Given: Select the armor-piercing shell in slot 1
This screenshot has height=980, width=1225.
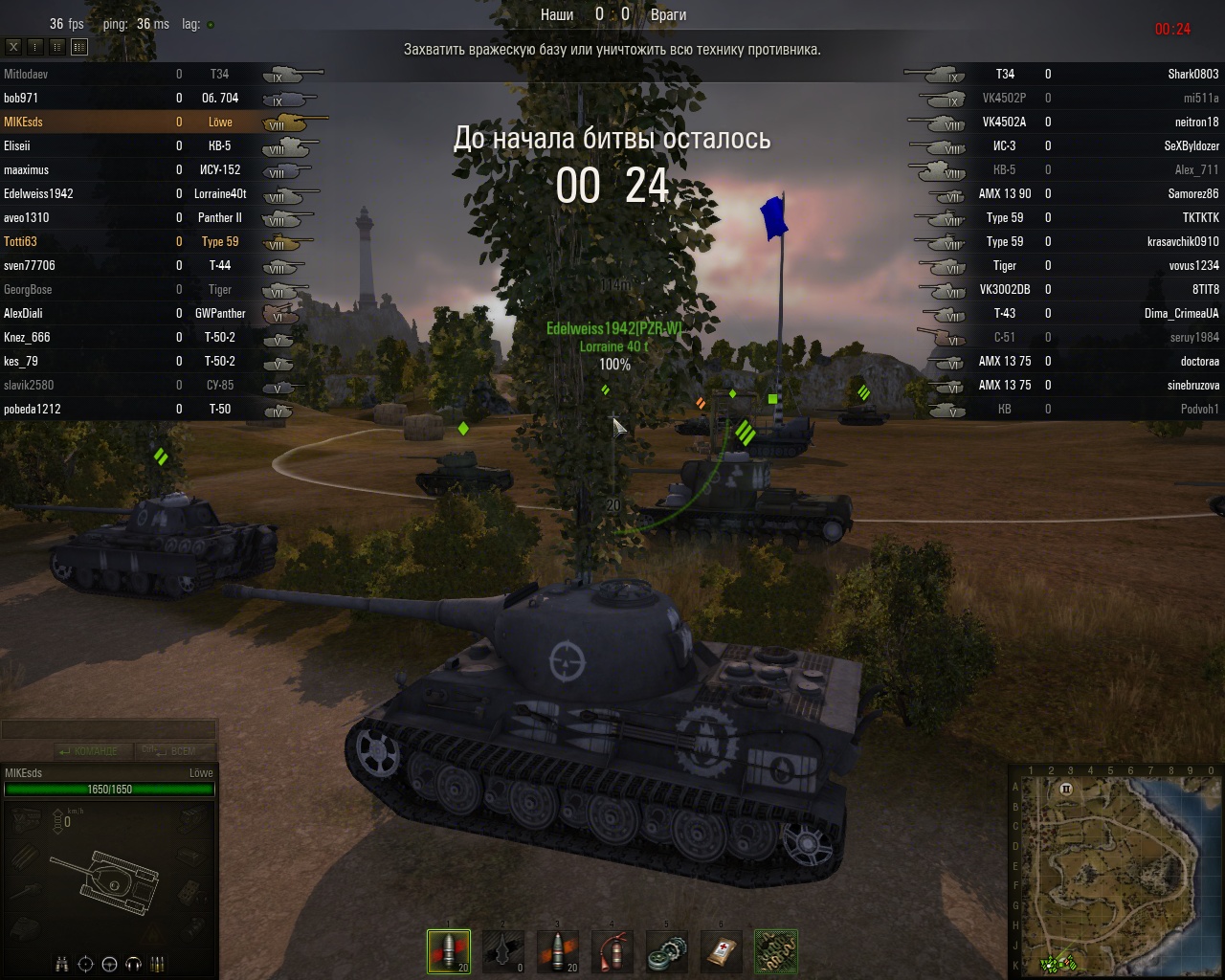Looking at the screenshot, I should click(x=449, y=951).
